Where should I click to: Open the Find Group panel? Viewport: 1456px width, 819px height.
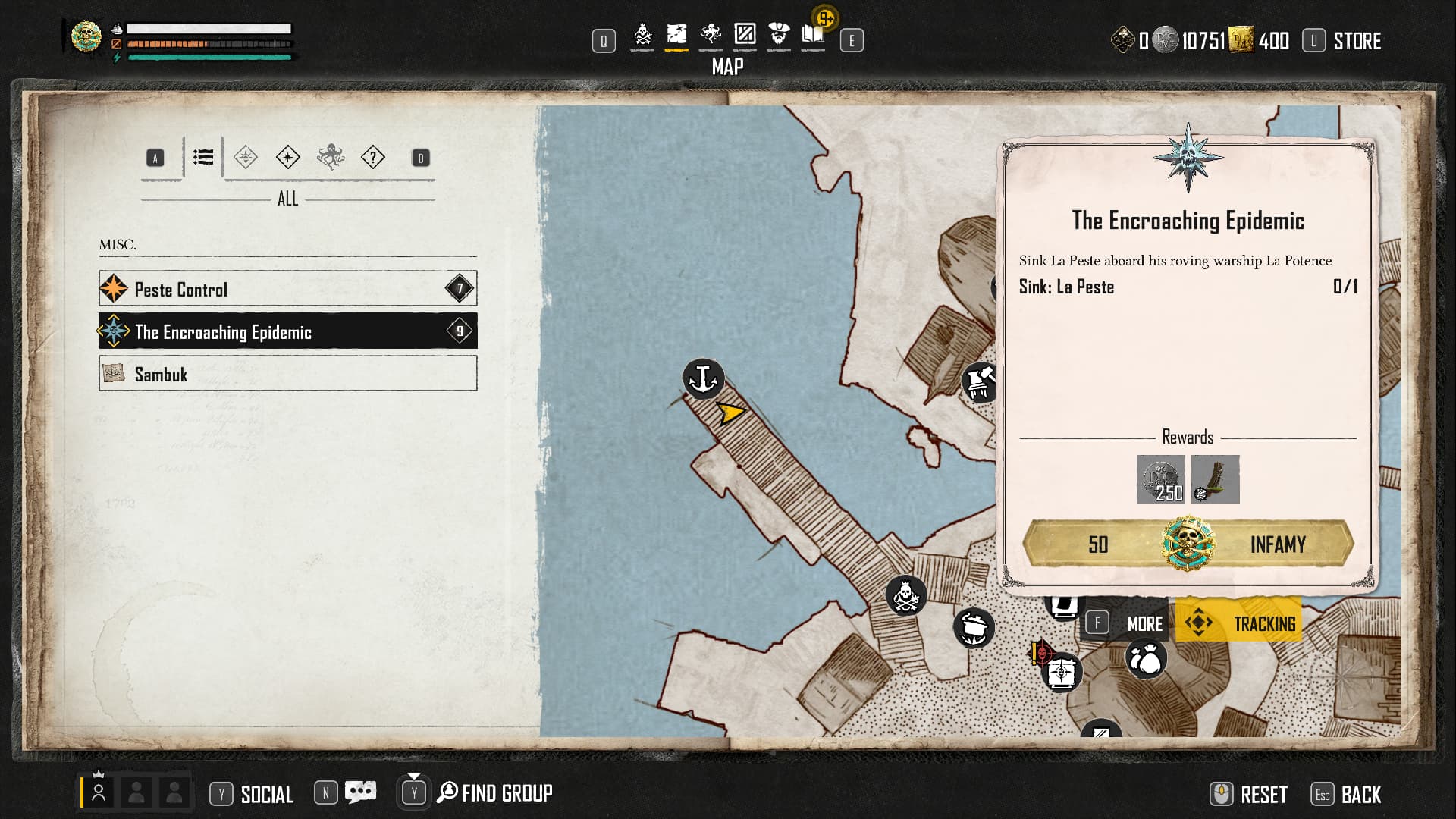pyautogui.click(x=495, y=793)
